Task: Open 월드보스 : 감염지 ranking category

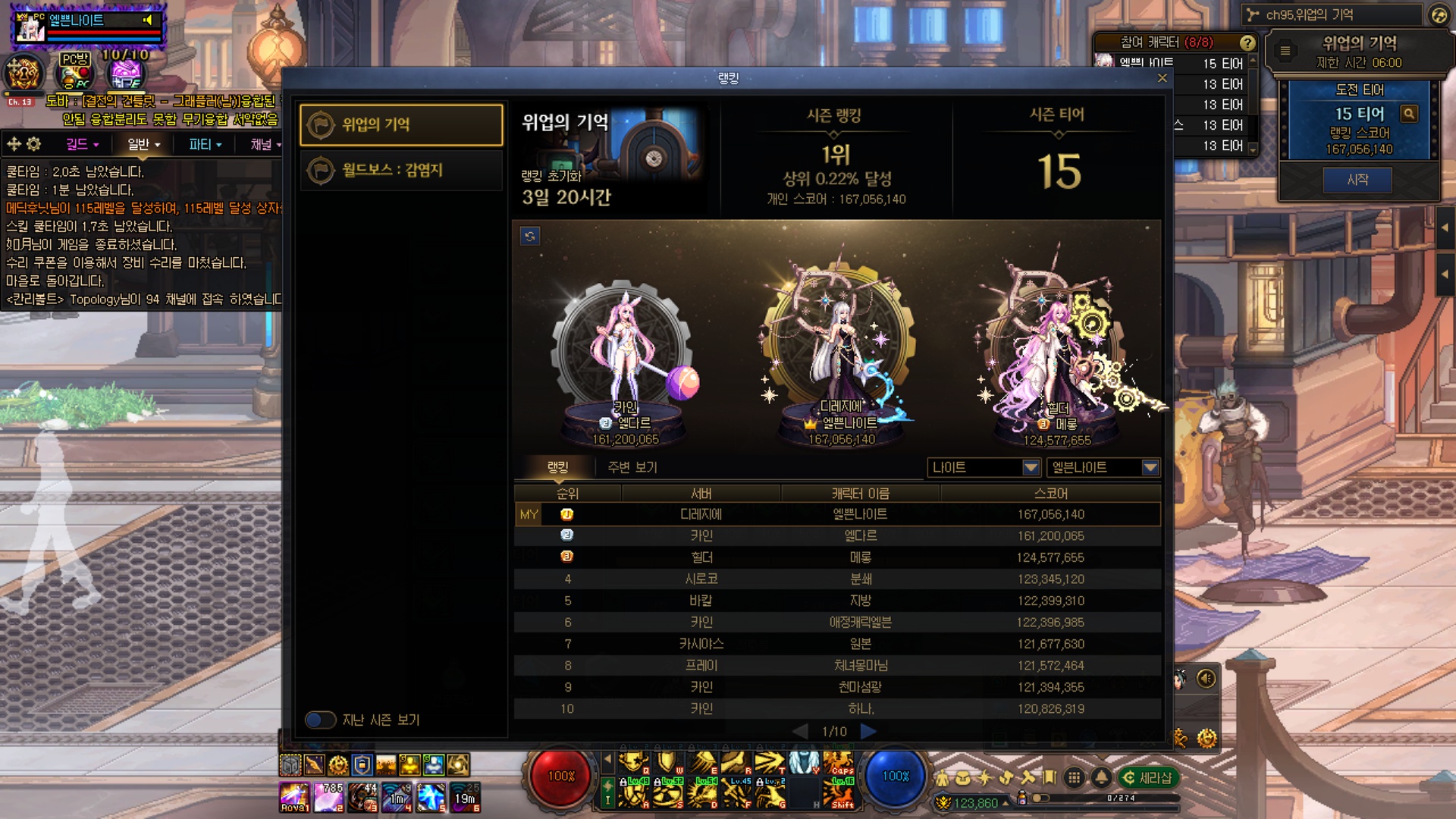Action: coord(401,170)
